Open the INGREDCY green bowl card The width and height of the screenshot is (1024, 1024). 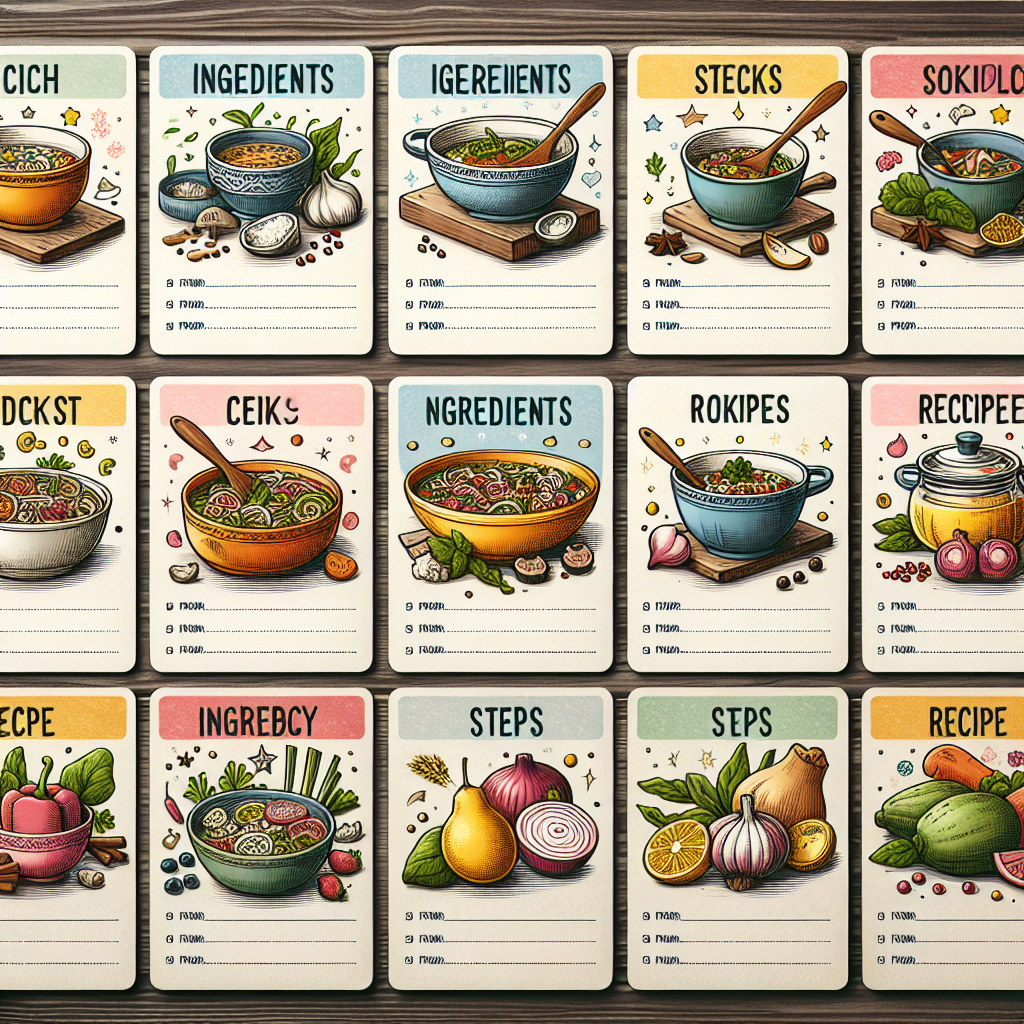pos(261,838)
